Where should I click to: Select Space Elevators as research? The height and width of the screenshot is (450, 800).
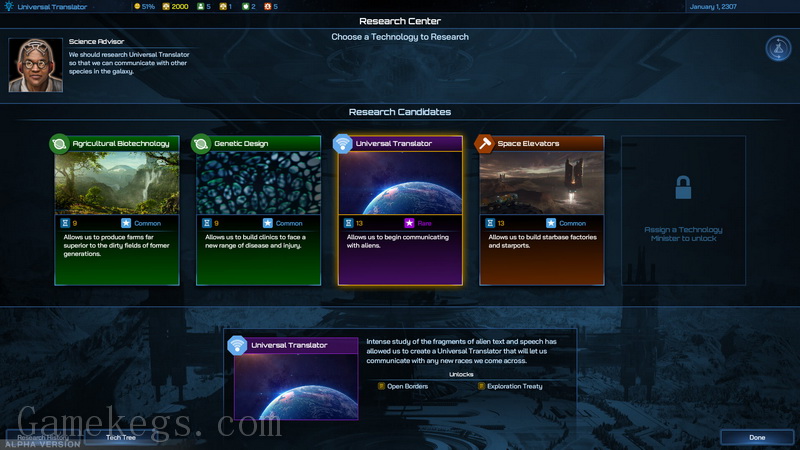[541, 210]
